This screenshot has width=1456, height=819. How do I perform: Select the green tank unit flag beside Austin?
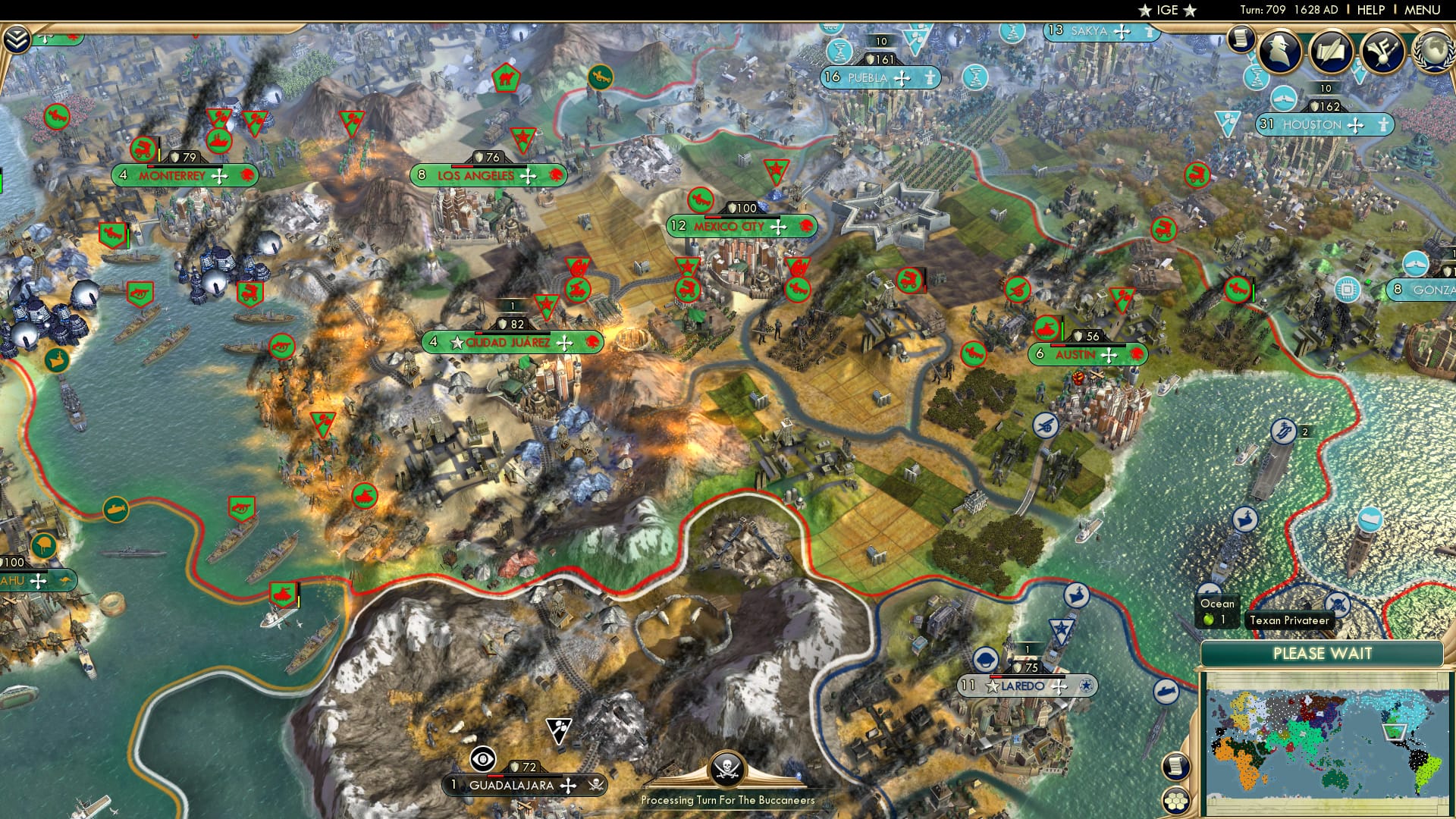1046,328
